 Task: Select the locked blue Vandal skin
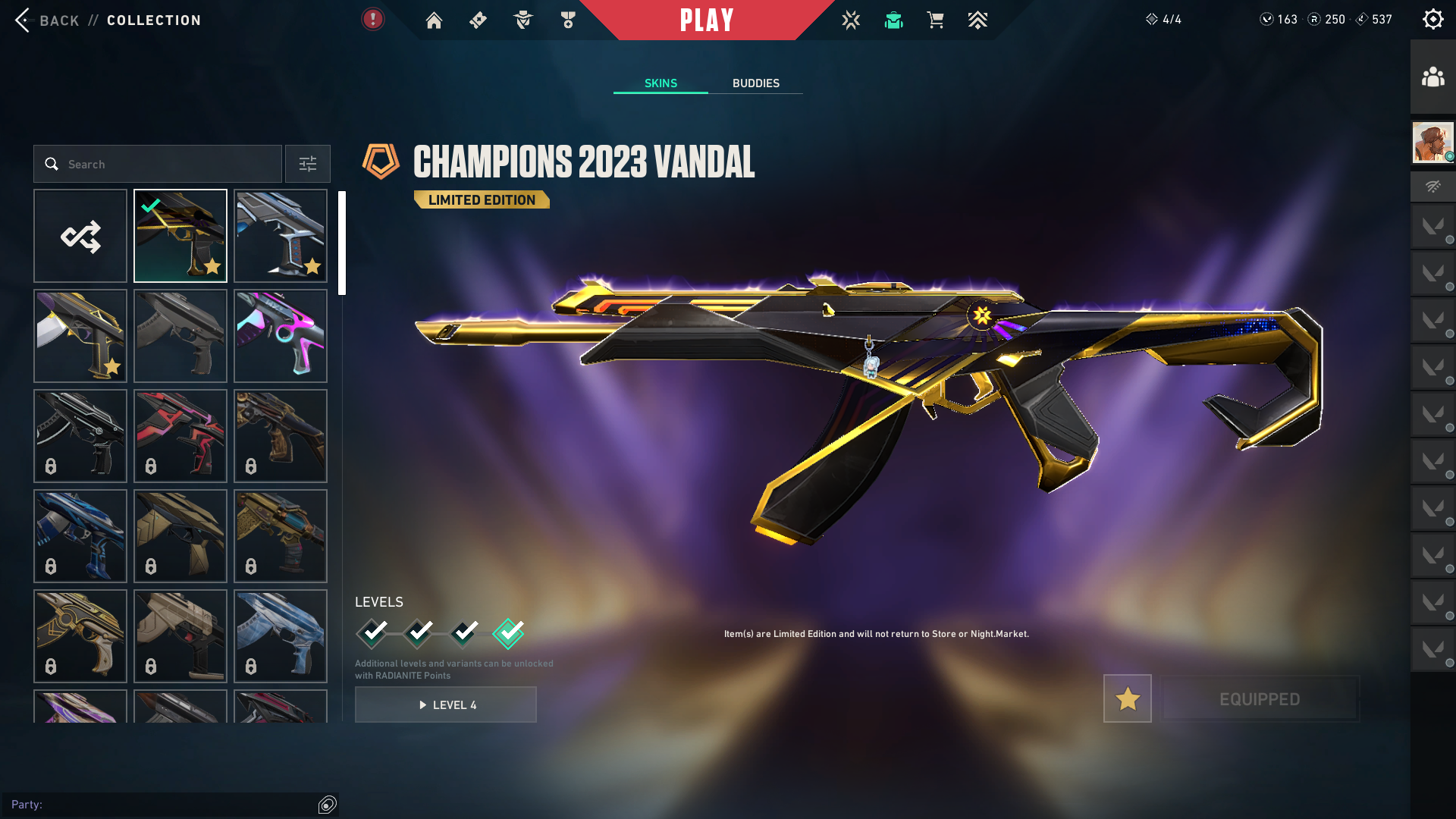tap(80, 536)
